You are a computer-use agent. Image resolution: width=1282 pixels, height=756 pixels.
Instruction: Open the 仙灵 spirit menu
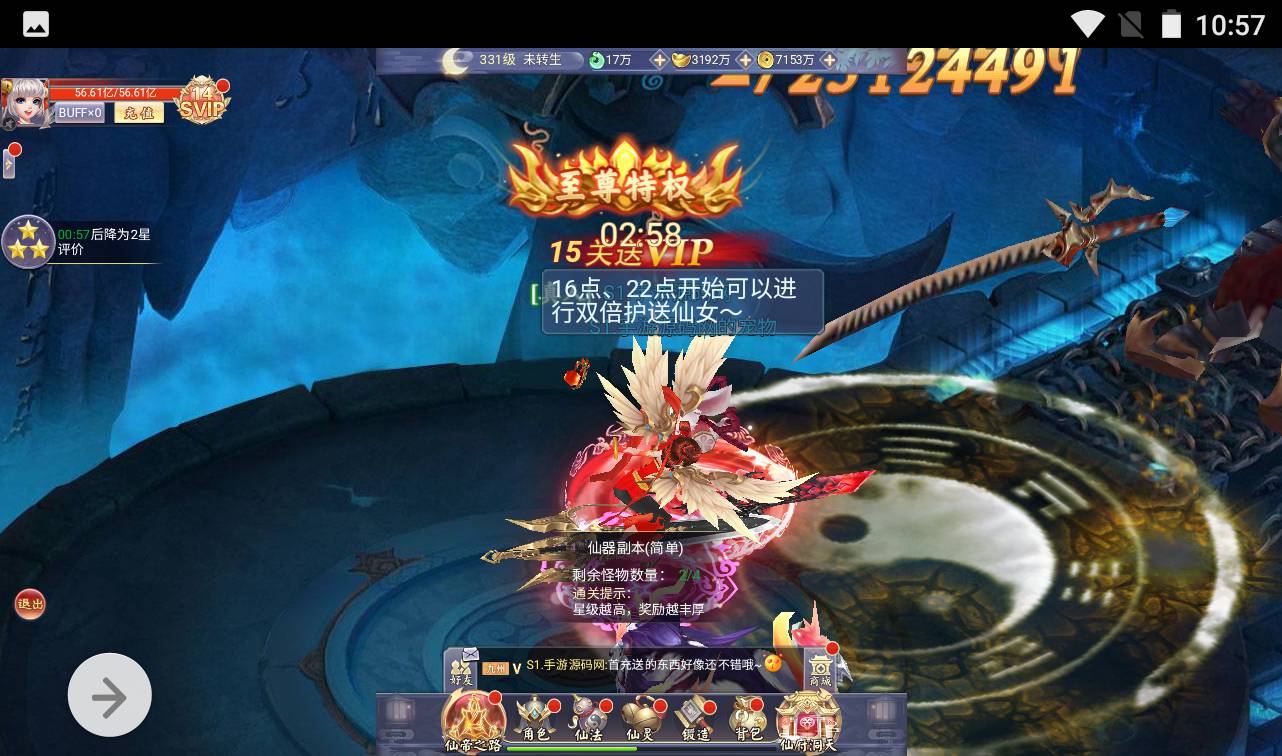click(640, 719)
